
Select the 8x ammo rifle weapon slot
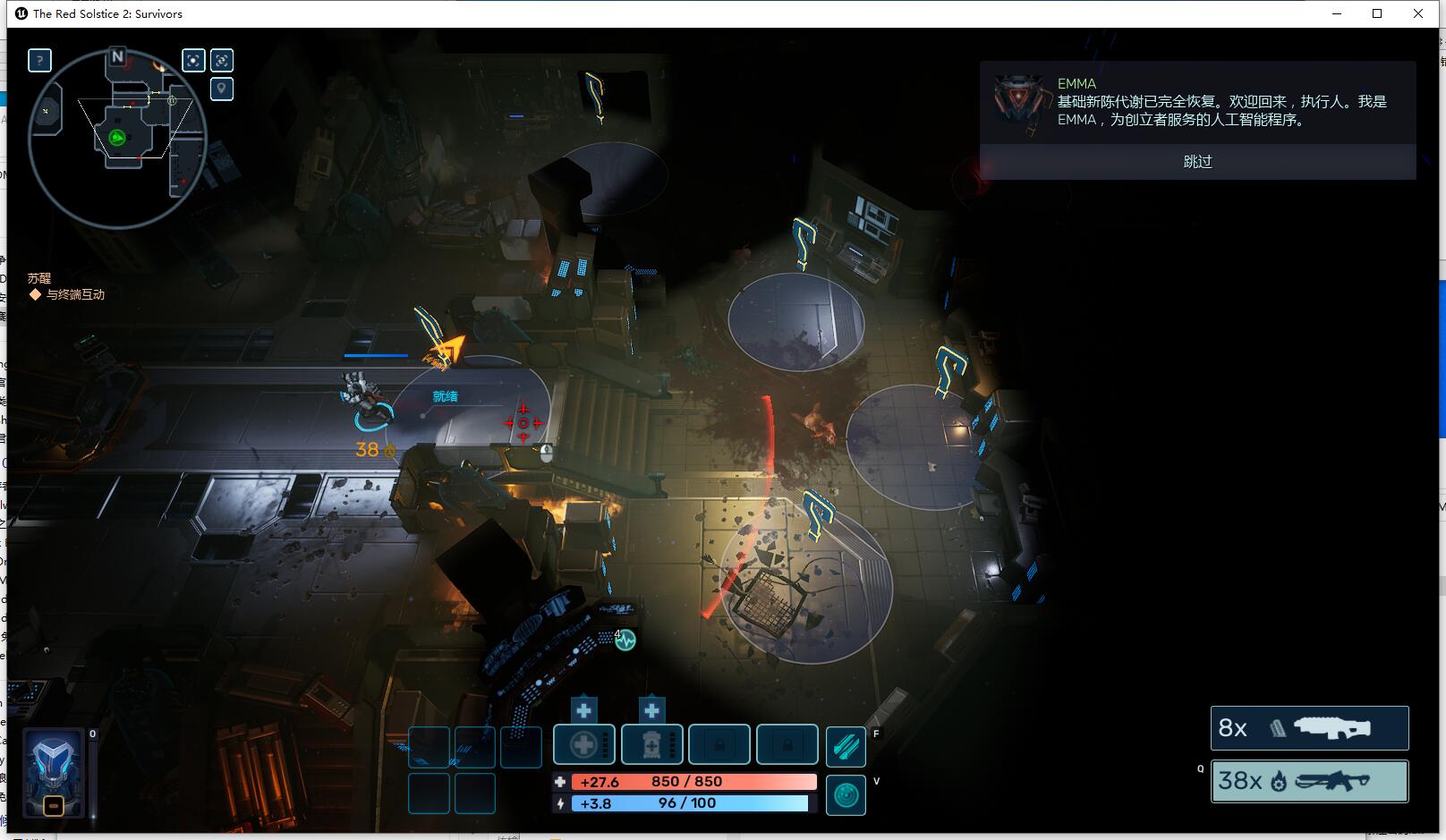pyautogui.click(x=1309, y=728)
